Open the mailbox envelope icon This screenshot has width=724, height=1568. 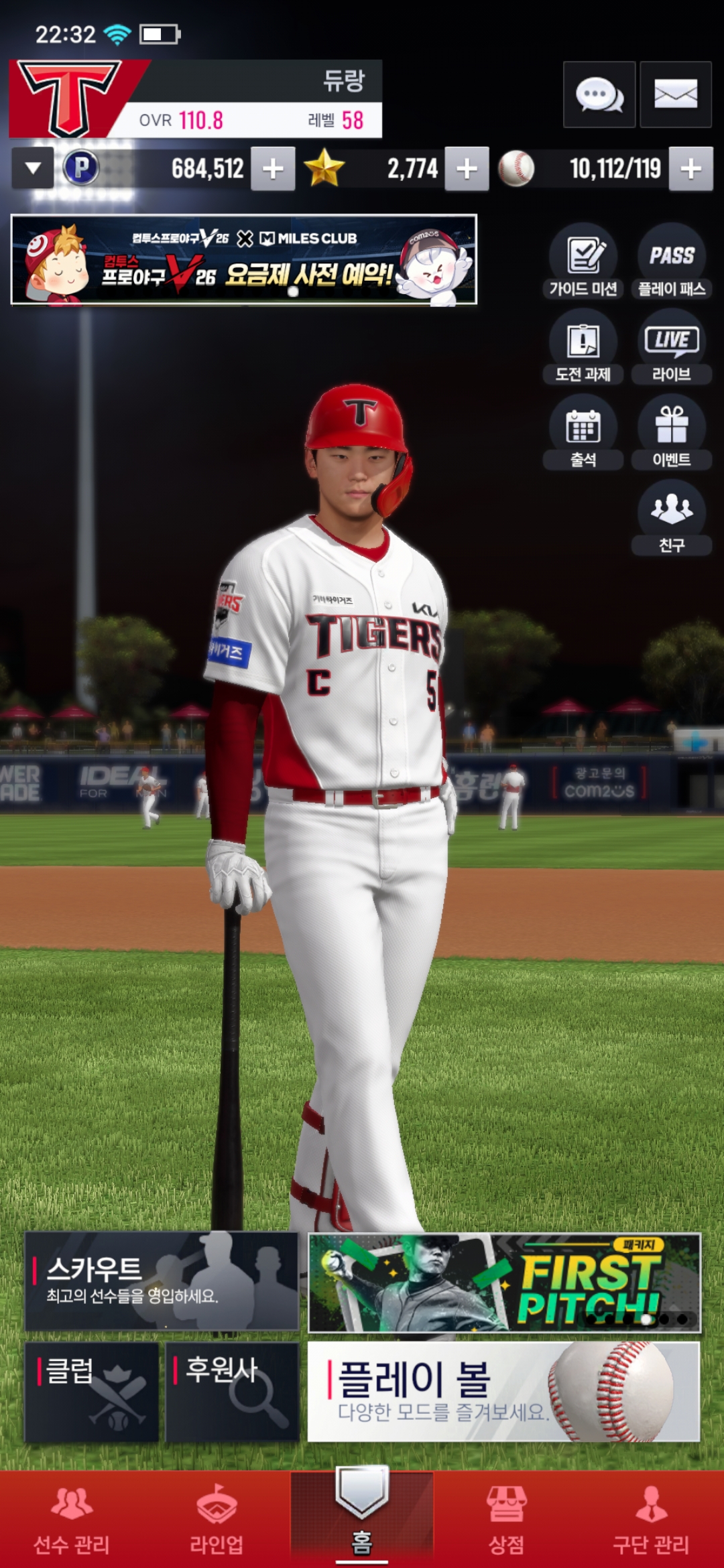pyautogui.click(x=675, y=94)
